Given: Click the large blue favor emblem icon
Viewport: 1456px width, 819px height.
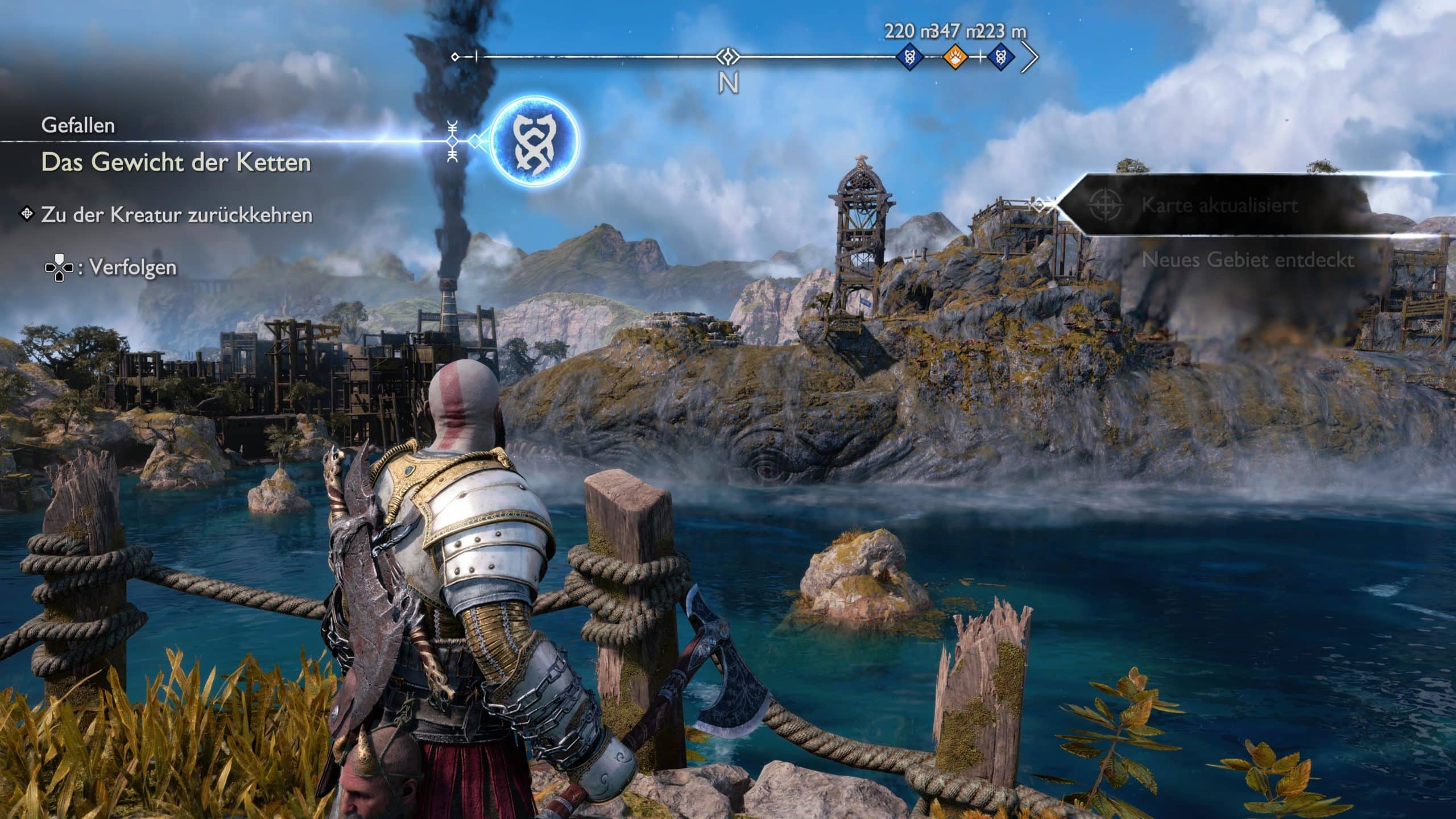Looking at the screenshot, I should pyautogui.click(x=534, y=142).
